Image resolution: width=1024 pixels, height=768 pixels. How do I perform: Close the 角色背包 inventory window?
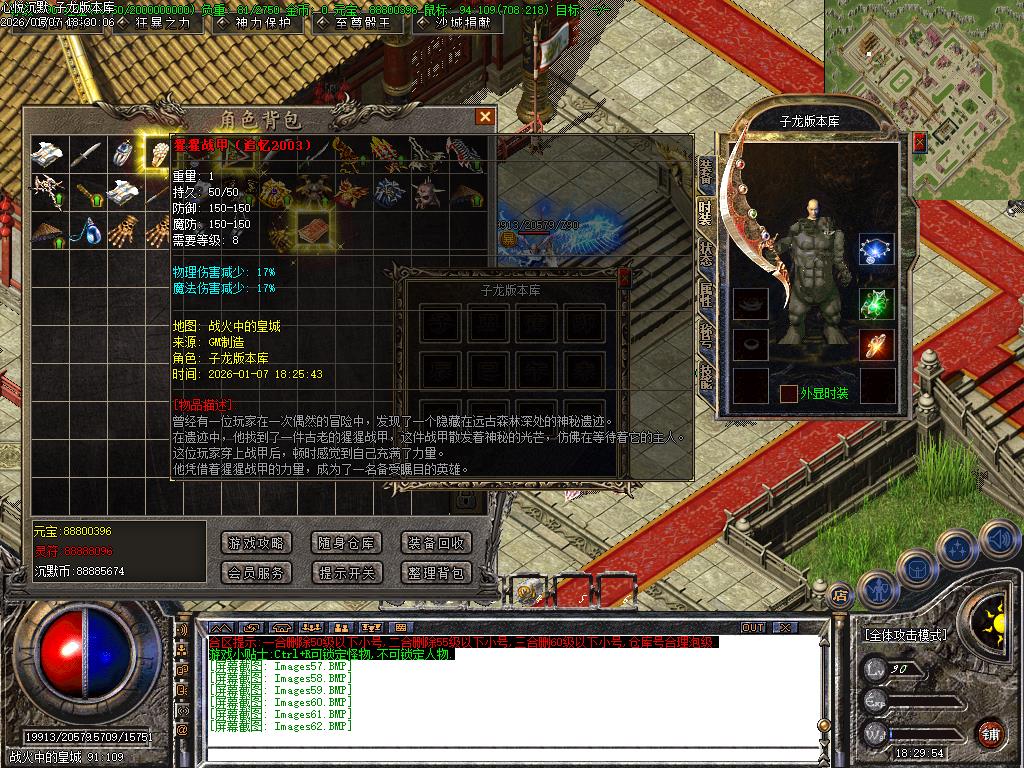[x=485, y=117]
